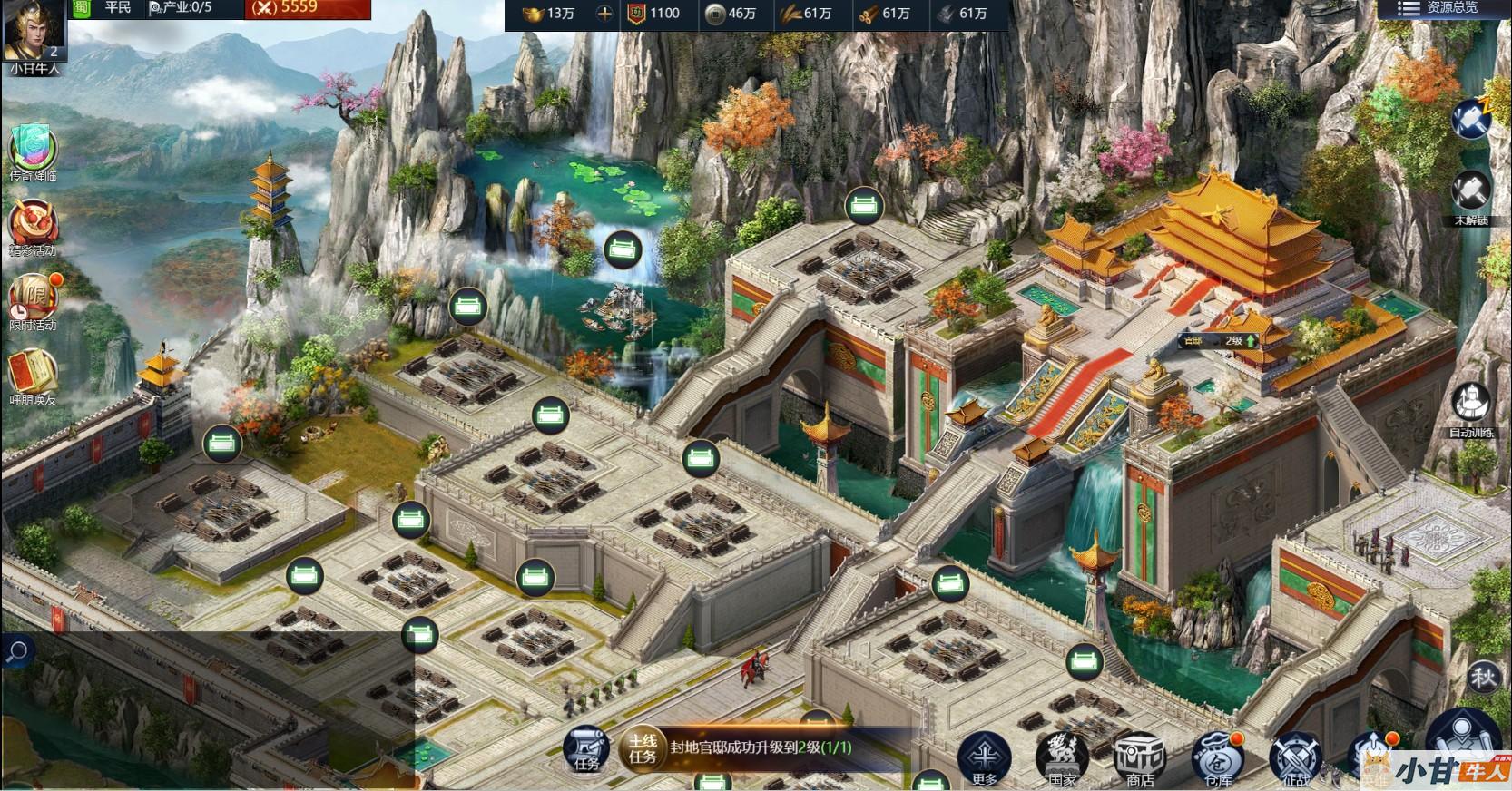Toggle 自动训练 auto training

tap(1470, 405)
